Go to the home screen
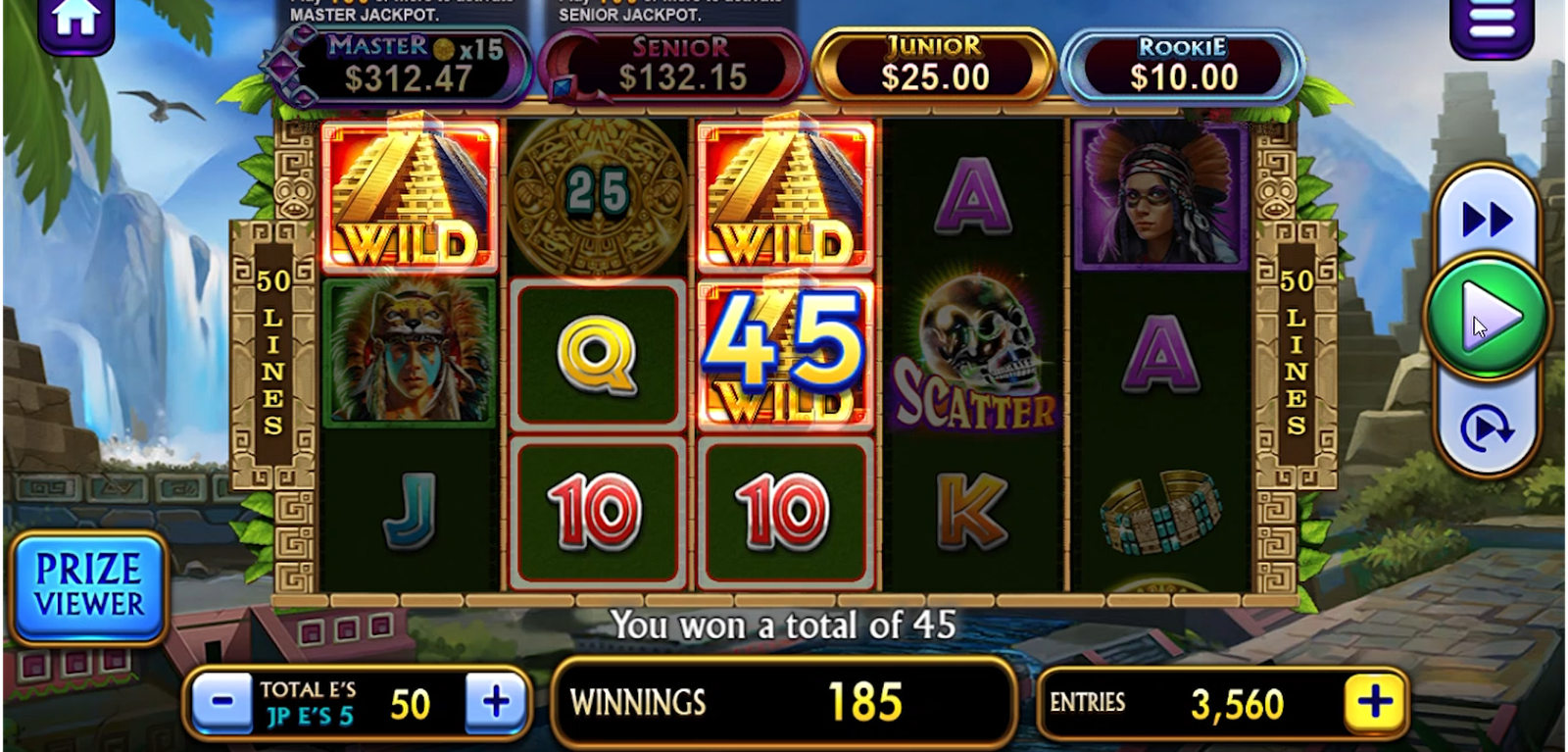This screenshot has height=752, width=1568. coord(75,22)
